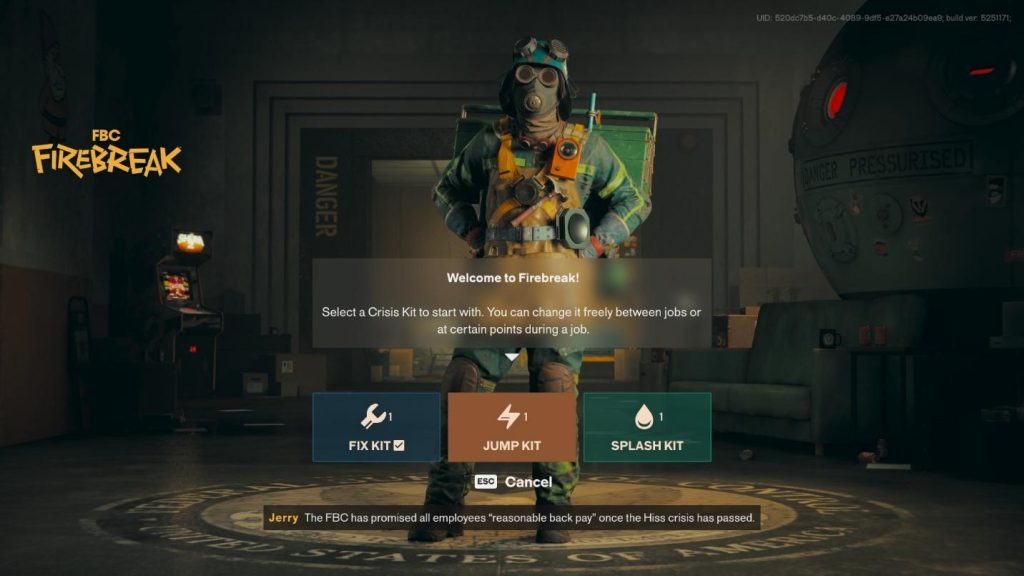Cancel the crisis kit selection
The height and width of the screenshot is (576, 1024).
(x=514, y=482)
